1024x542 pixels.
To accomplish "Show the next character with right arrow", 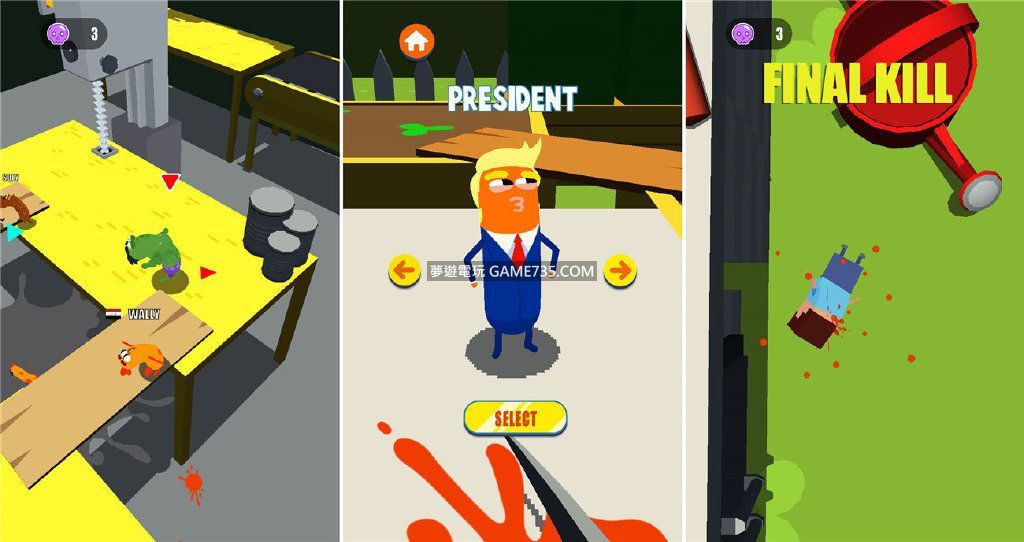I will pyautogui.click(x=620, y=270).
